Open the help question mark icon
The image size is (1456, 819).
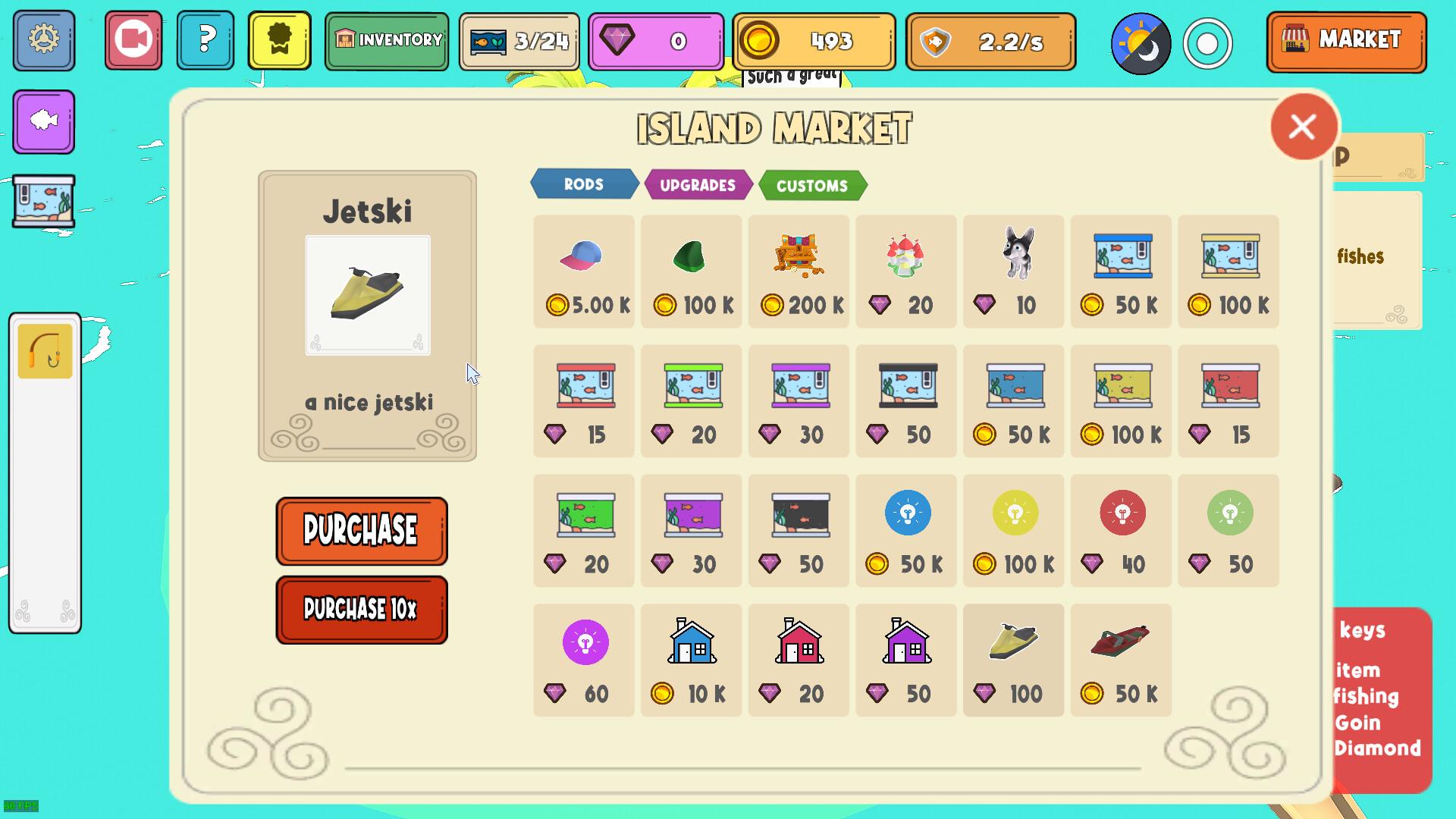[205, 41]
